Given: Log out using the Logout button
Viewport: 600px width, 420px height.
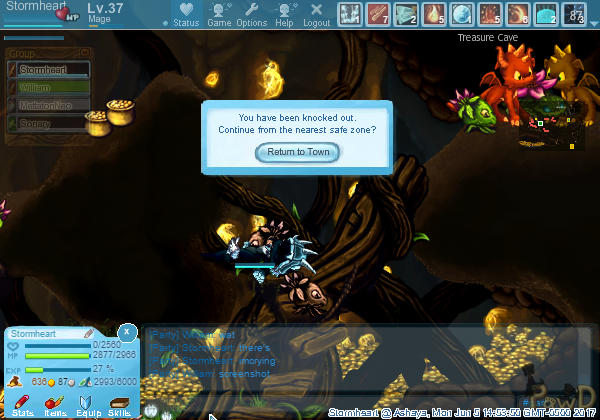Looking at the screenshot, I should (317, 14).
